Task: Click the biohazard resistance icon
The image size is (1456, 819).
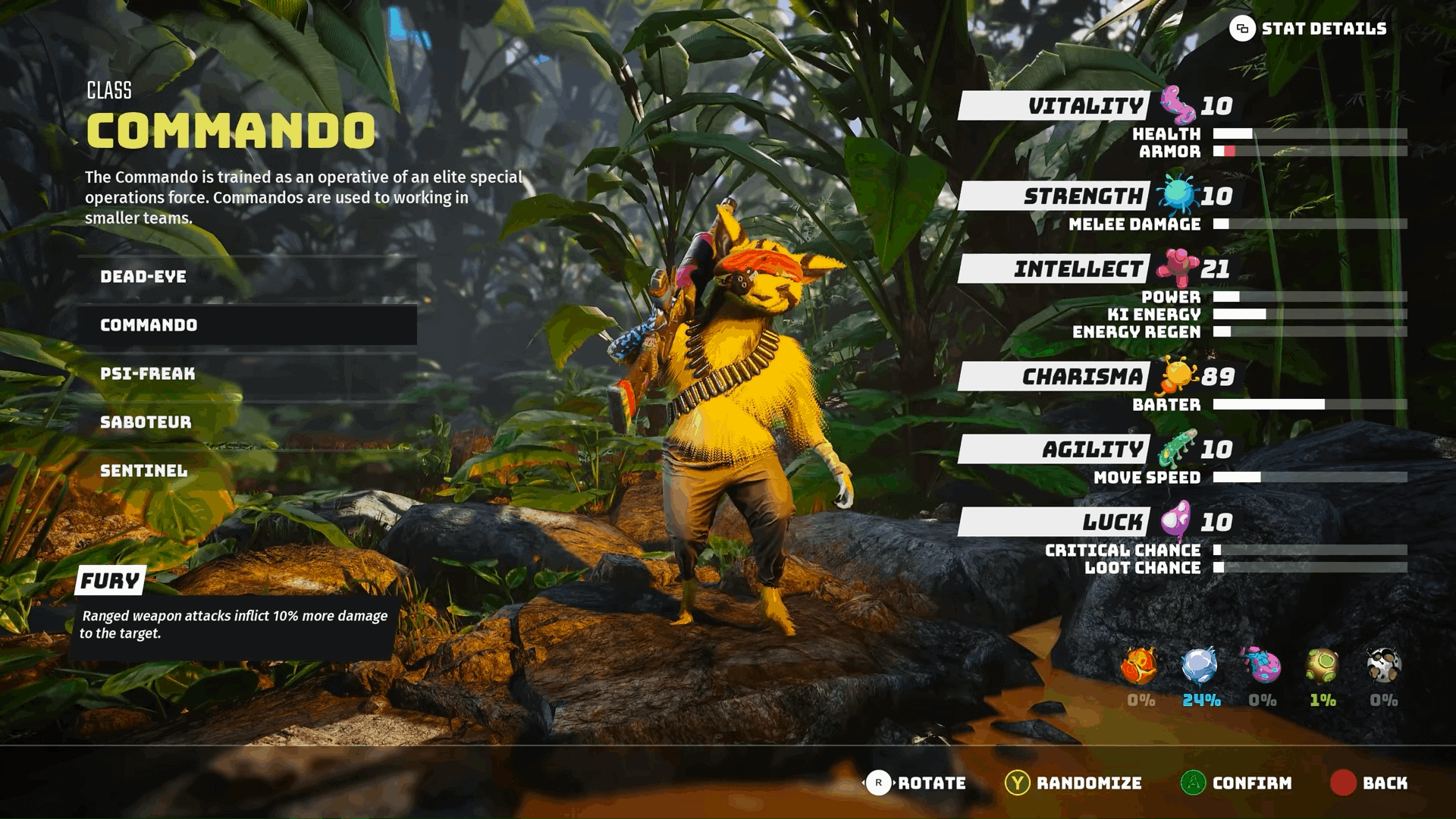Action: 1261,666
